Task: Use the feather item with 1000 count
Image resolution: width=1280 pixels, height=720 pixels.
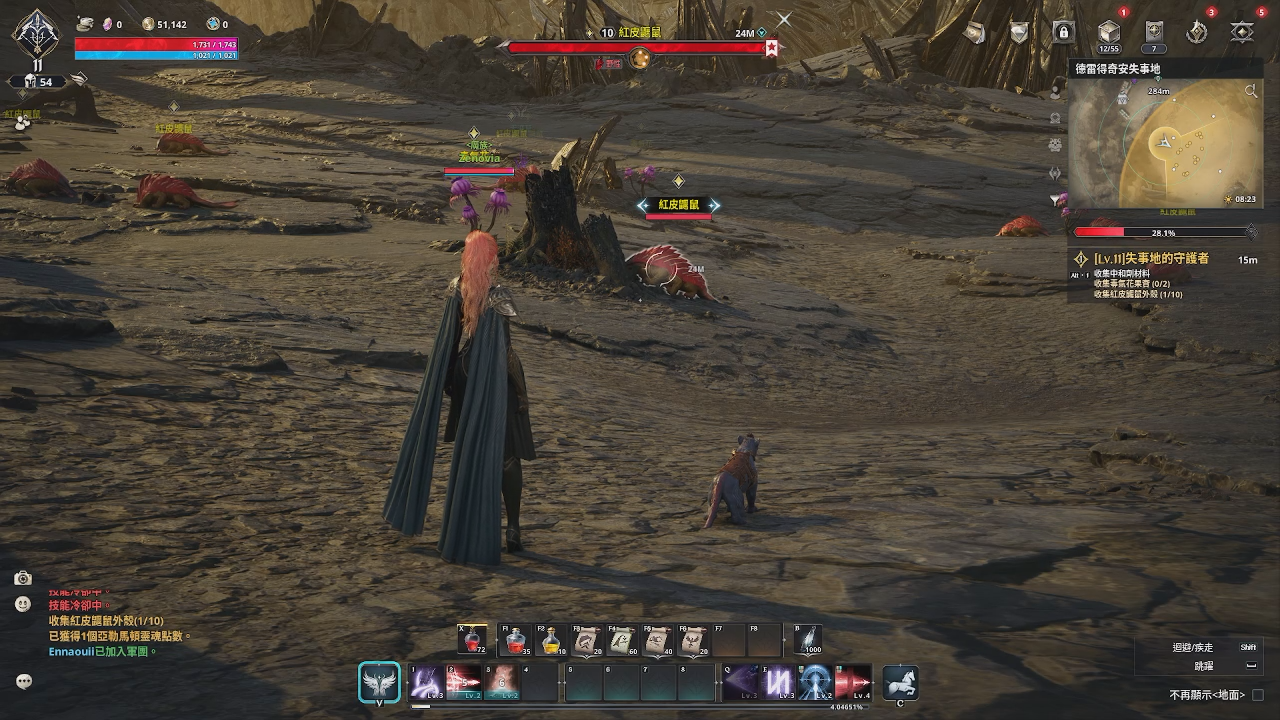Action: point(808,640)
